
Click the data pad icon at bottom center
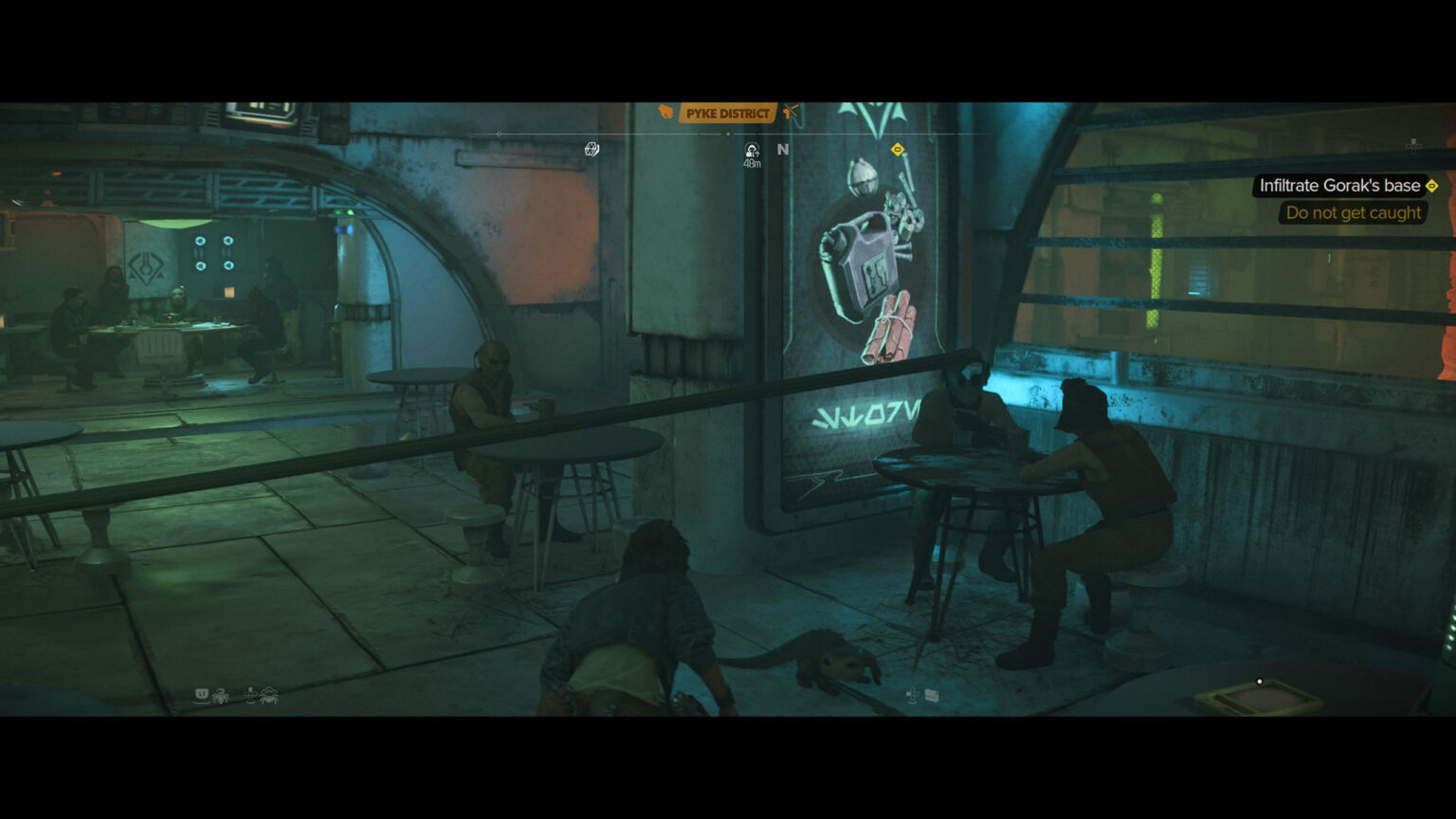(933, 696)
